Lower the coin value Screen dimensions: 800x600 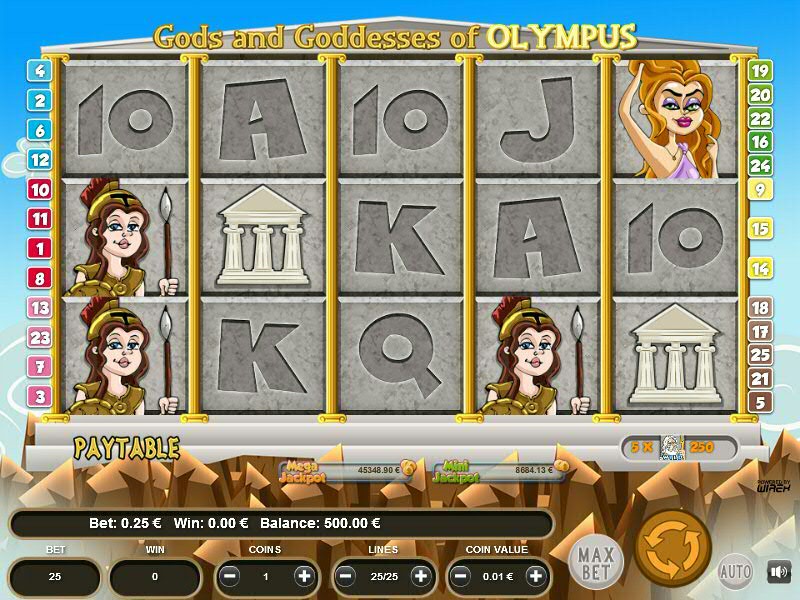point(462,576)
